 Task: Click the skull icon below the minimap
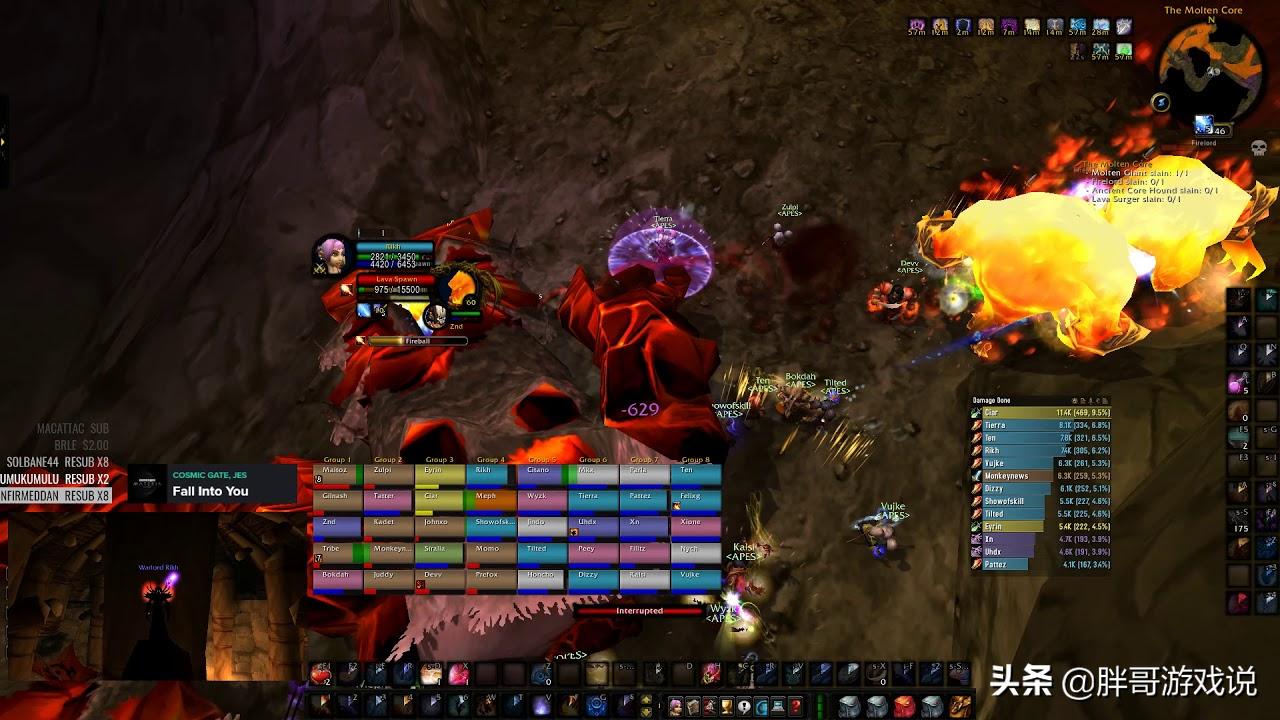[1258, 148]
